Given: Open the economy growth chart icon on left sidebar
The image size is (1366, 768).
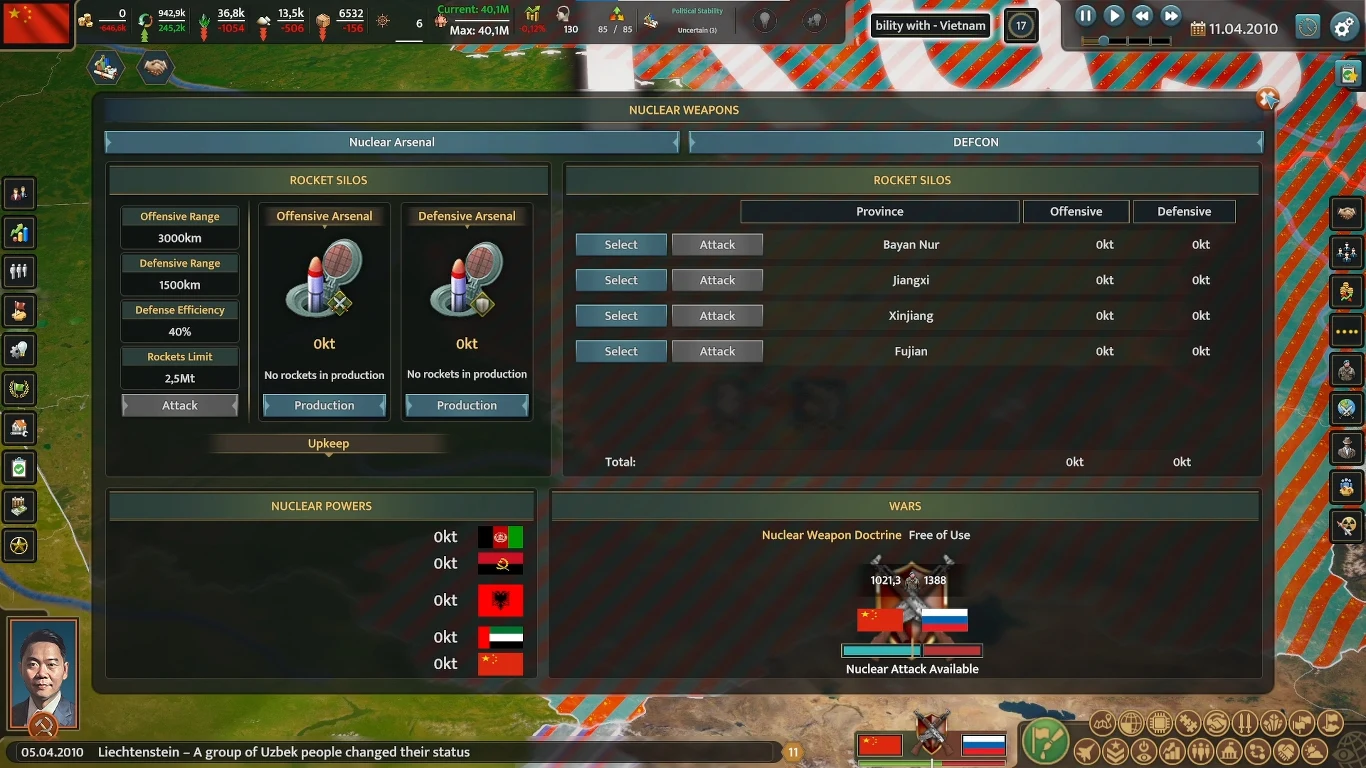Looking at the screenshot, I should 19,232.
